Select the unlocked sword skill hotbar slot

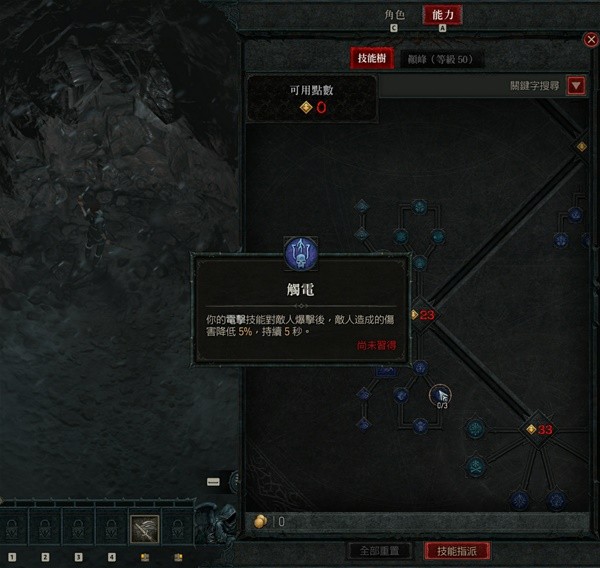coord(144,526)
